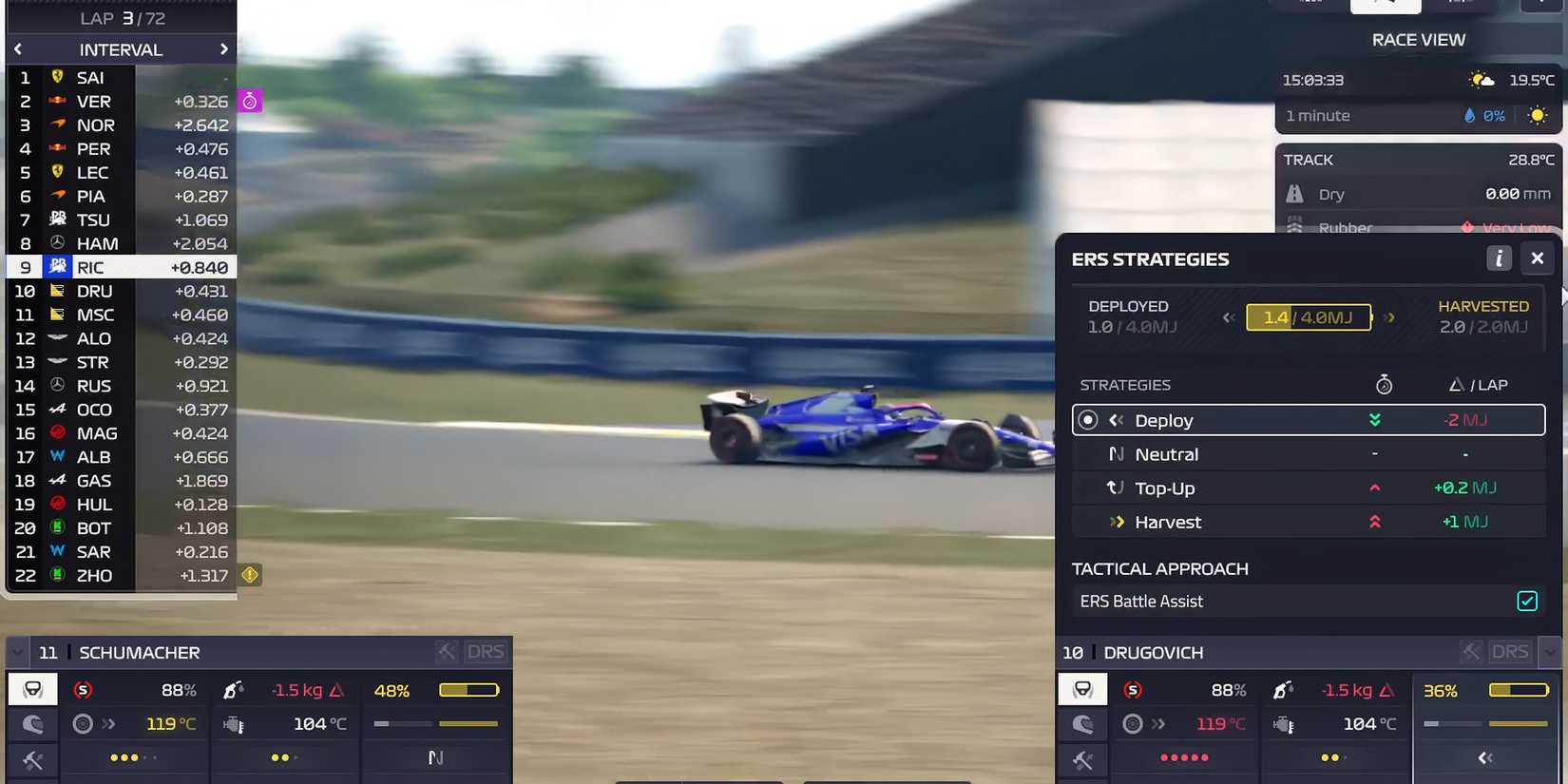The height and width of the screenshot is (784, 1568).
Task: Open the RACE VIEW header
Action: pos(1418,40)
